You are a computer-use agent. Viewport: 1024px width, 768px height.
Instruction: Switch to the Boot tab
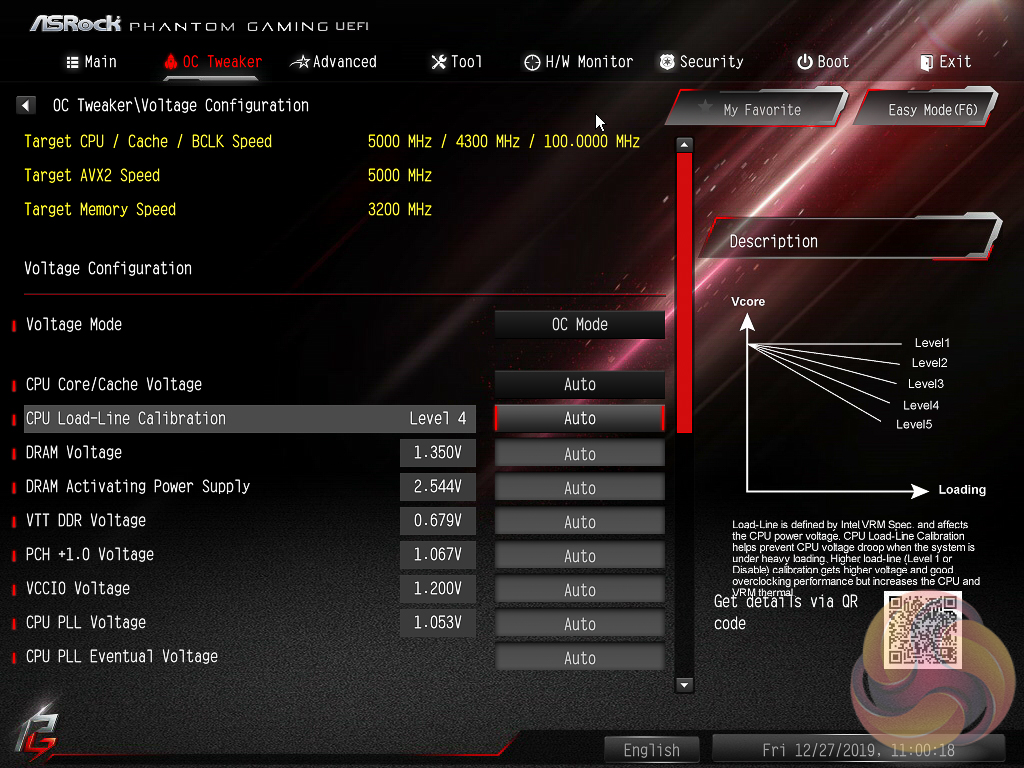(x=822, y=62)
